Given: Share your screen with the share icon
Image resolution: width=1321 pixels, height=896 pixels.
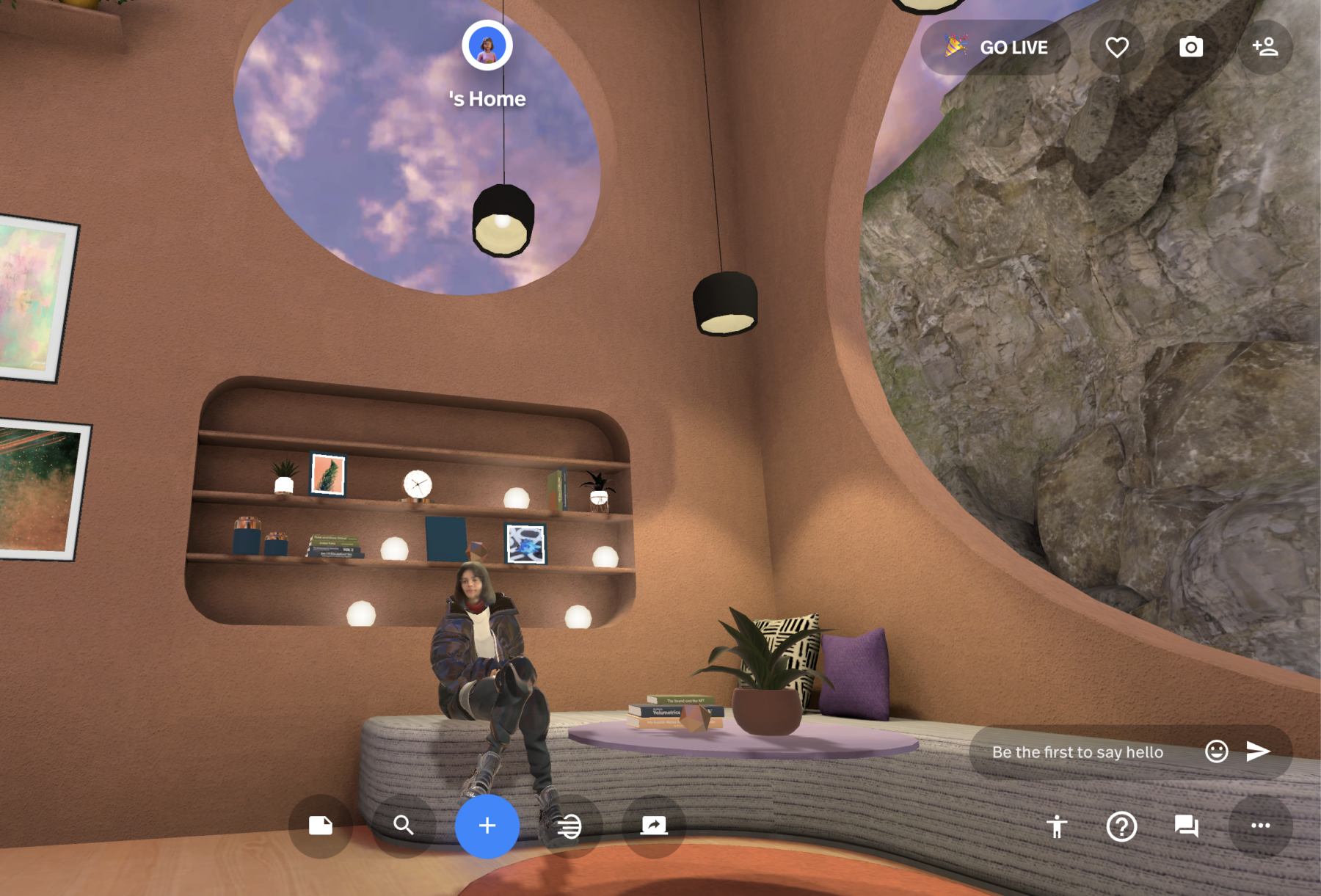Looking at the screenshot, I should point(653,826).
